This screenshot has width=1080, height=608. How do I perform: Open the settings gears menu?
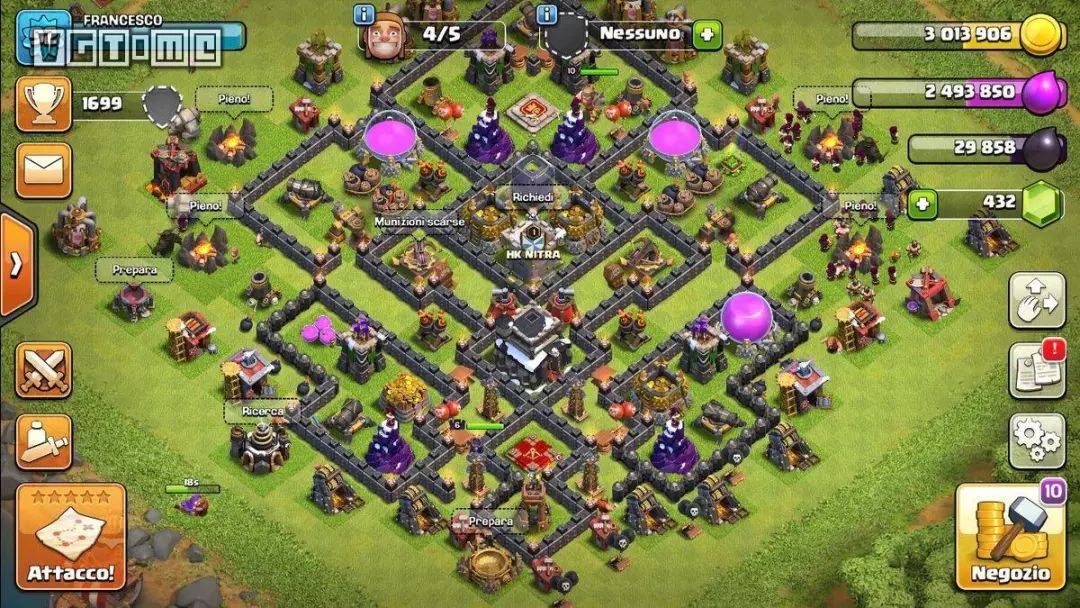tap(1036, 441)
